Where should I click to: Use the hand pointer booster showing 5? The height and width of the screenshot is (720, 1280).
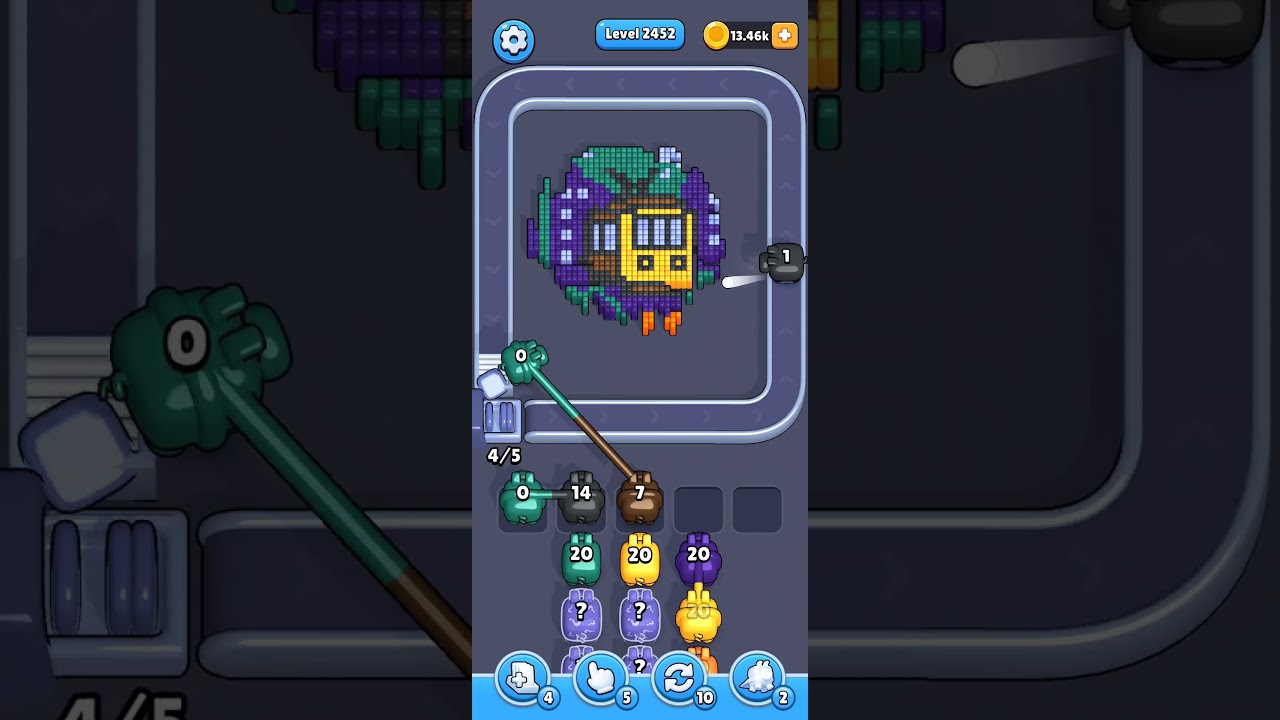click(601, 678)
